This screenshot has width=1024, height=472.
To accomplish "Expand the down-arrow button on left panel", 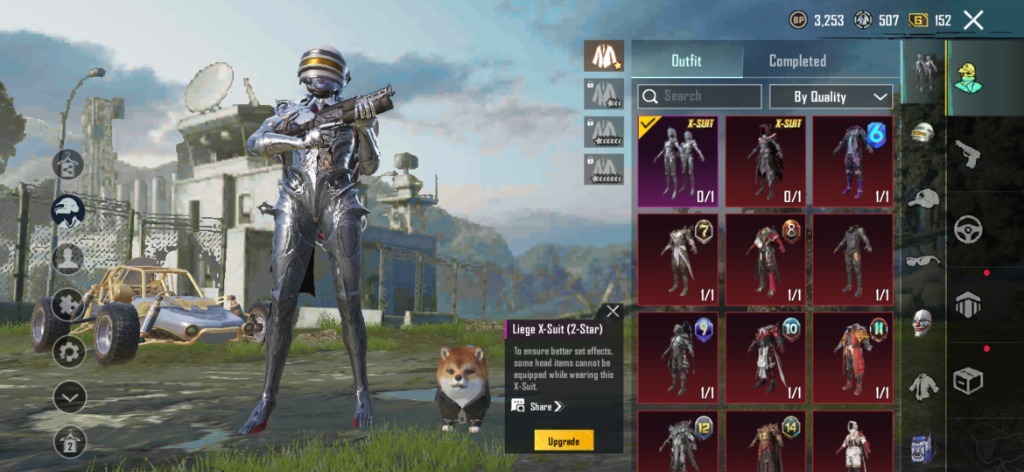I will point(69,397).
